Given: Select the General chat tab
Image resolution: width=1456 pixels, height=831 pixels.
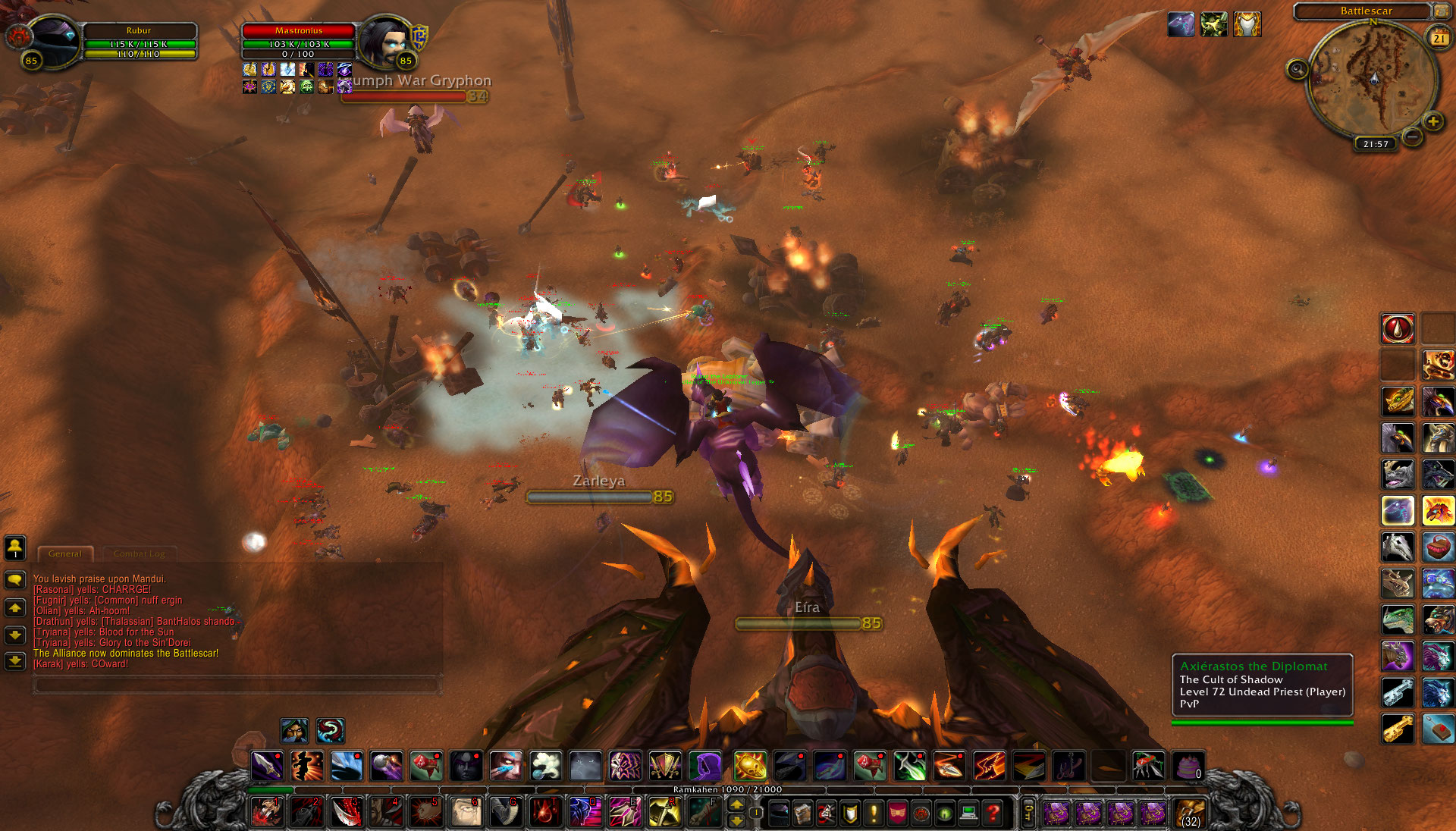Looking at the screenshot, I should point(65,553).
